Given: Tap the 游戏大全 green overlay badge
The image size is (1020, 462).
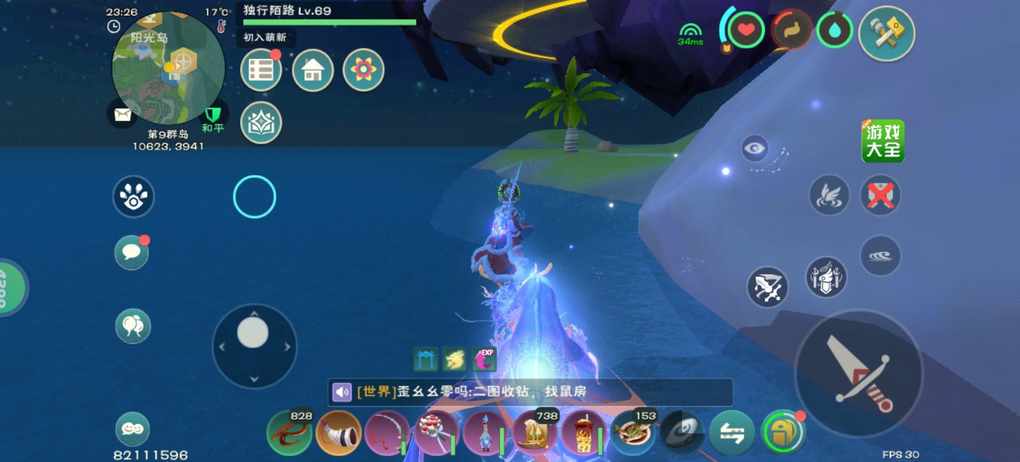Looking at the screenshot, I should (883, 141).
